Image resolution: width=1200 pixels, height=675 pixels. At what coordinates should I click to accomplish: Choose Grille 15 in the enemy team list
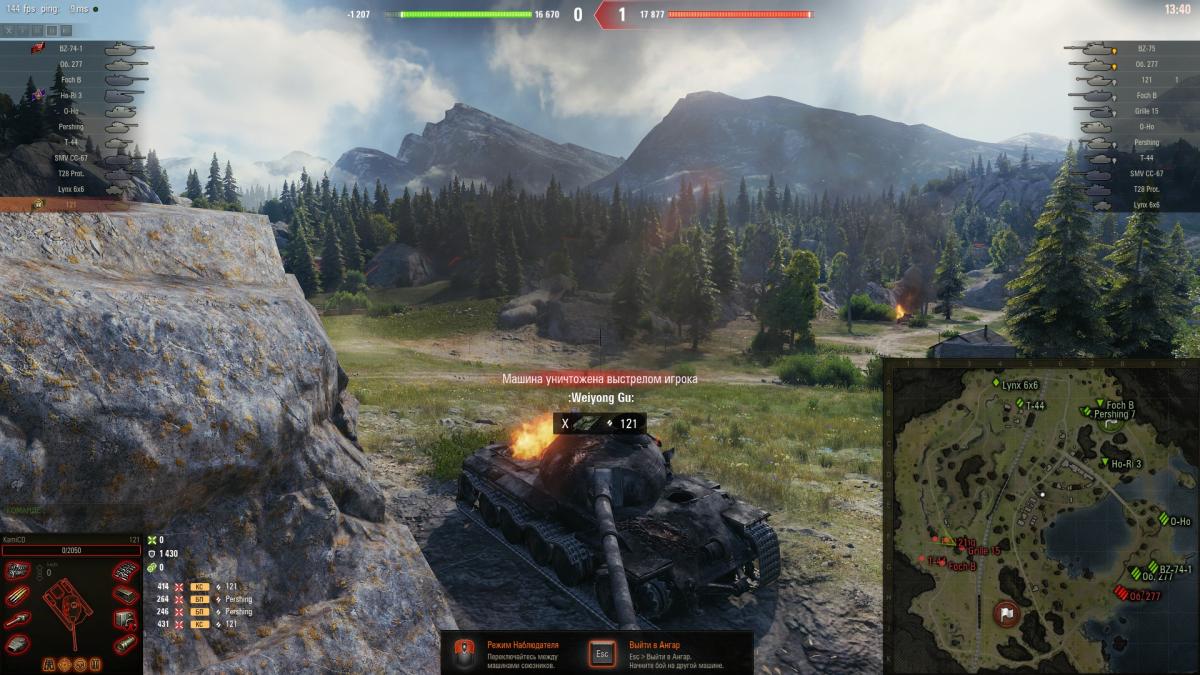pos(1145,111)
